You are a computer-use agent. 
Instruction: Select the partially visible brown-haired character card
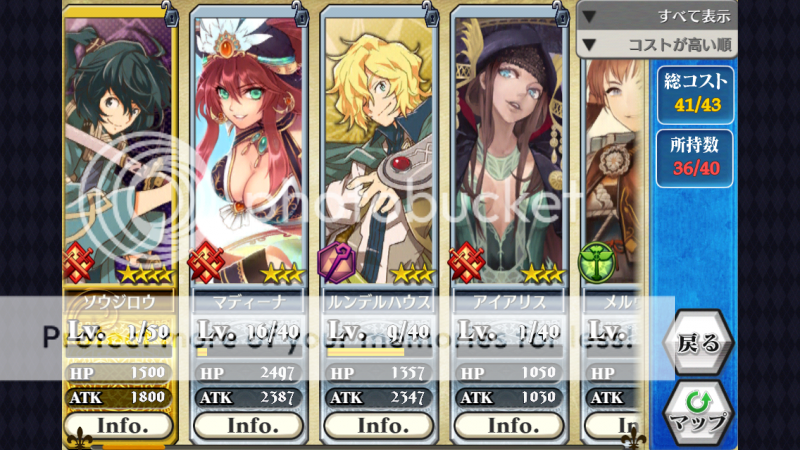point(612,150)
